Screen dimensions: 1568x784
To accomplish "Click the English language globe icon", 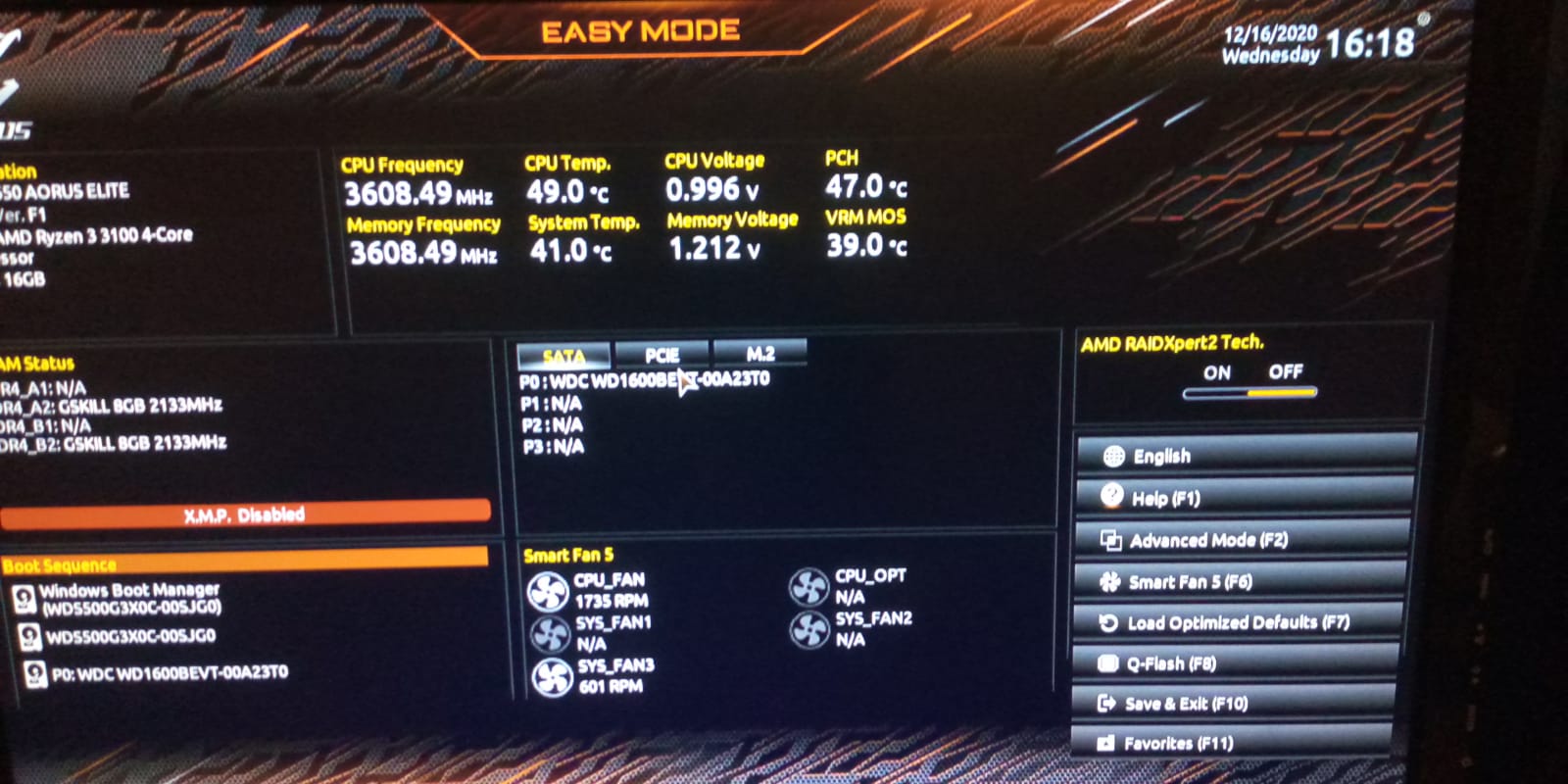I will (1111, 456).
